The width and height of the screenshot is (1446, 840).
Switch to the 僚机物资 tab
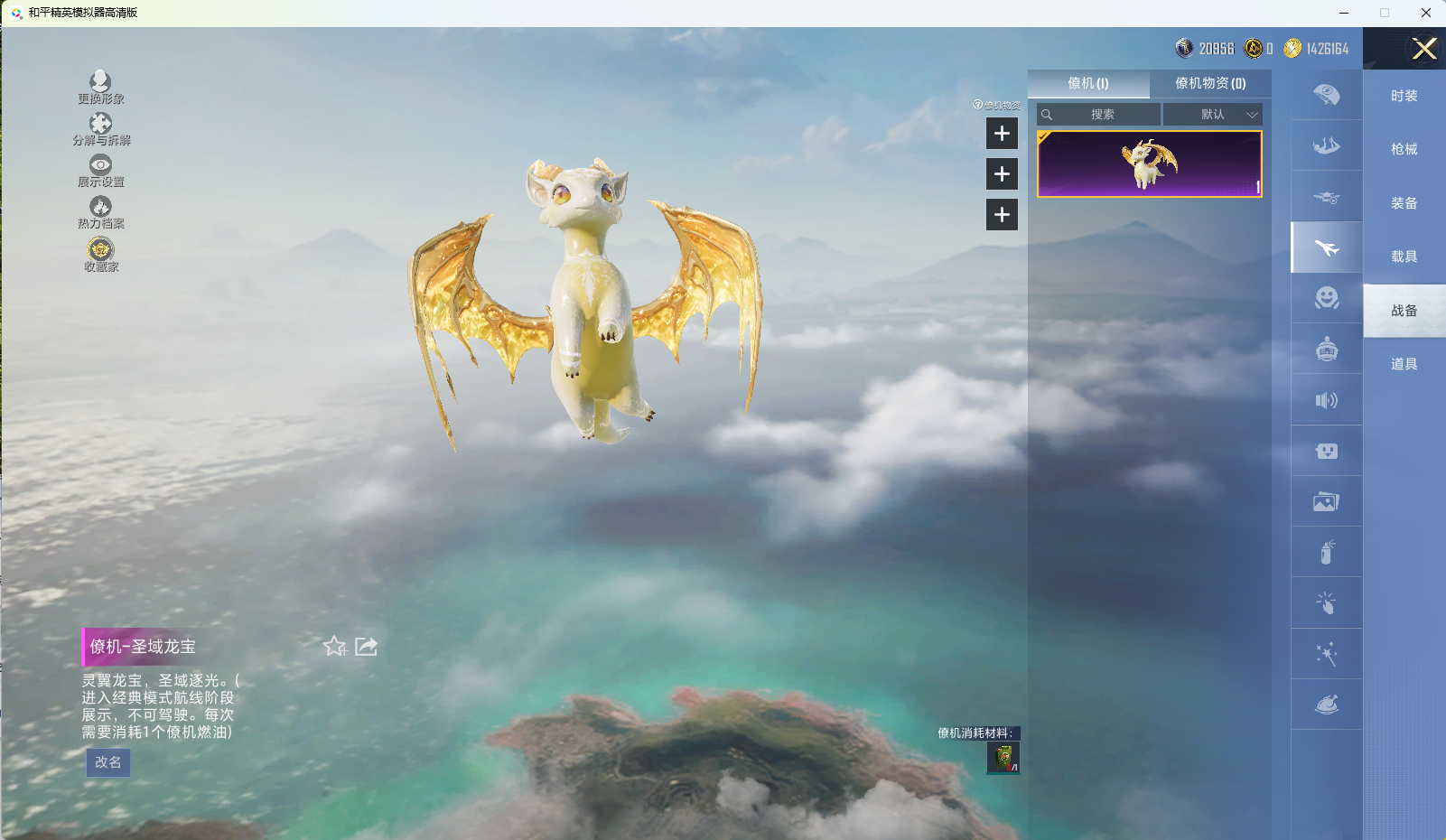point(1209,83)
